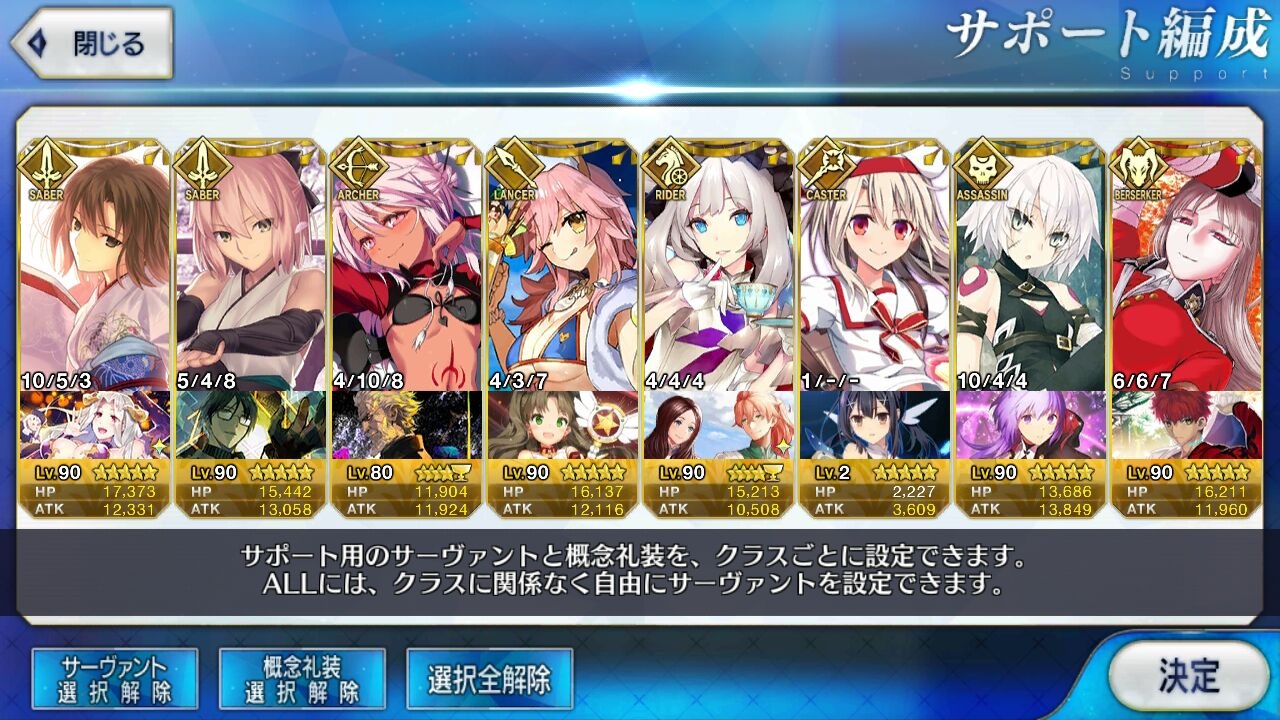Close the support setup screen with 閉じる
Viewport: 1280px width, 720px height.
92,44
